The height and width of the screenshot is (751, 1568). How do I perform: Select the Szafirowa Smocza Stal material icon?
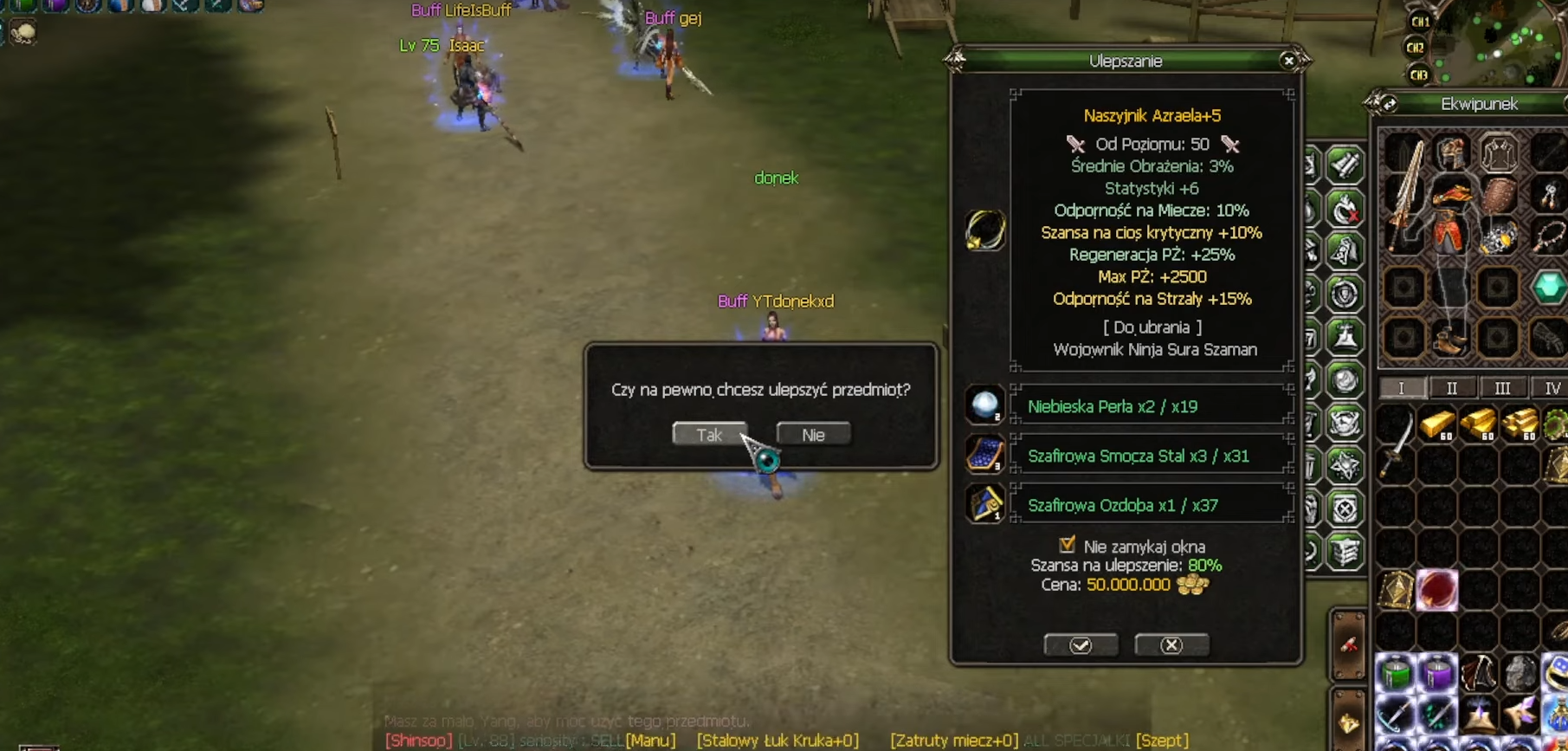pos(984,455)
